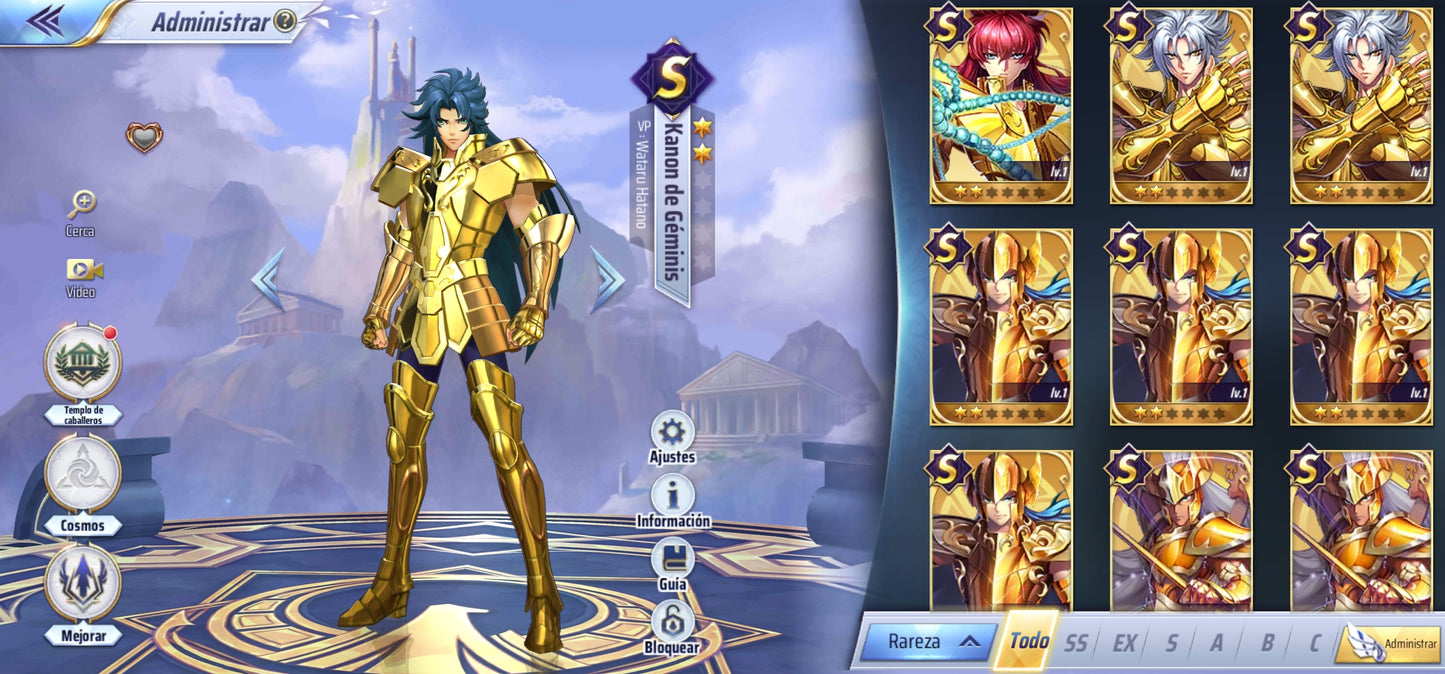Viewport: 1445px width, 674px height.
Task: Filter by the EX rarity tab
Action: tap(1124, 643)
